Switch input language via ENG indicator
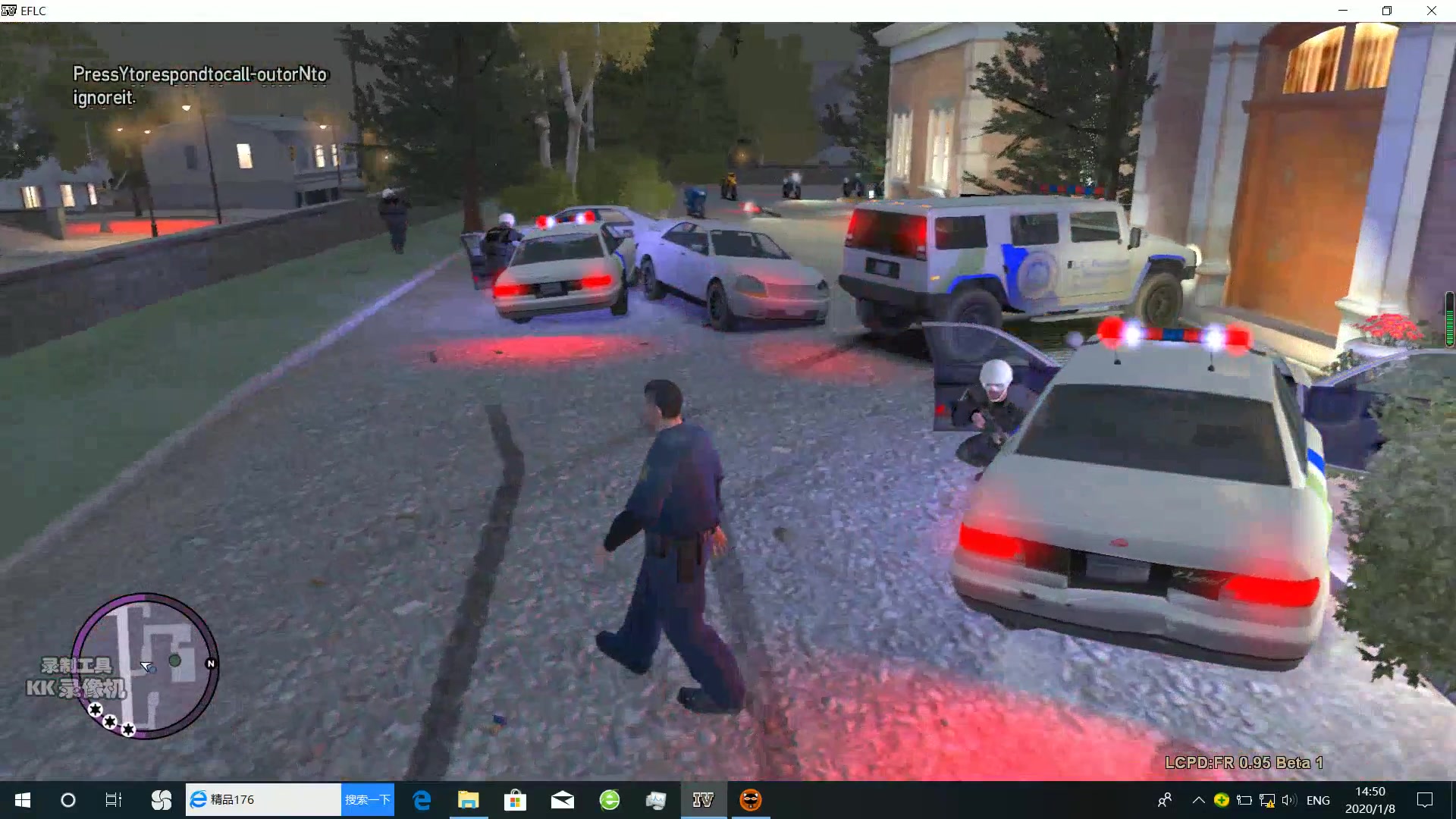Screen dimensions: 1456x819 click(x=1318, y=799)
